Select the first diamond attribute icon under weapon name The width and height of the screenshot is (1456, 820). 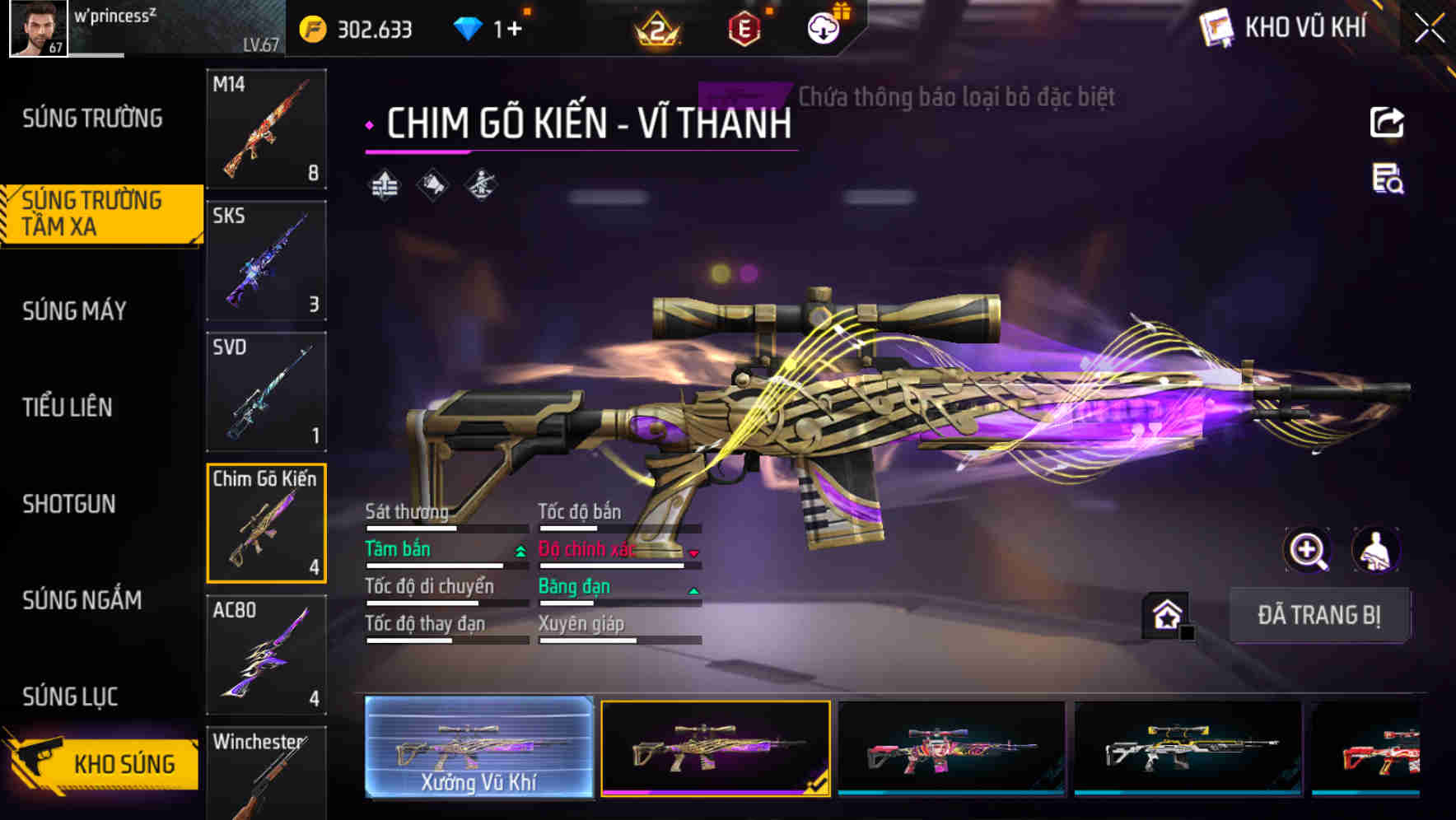coord(385,184)
